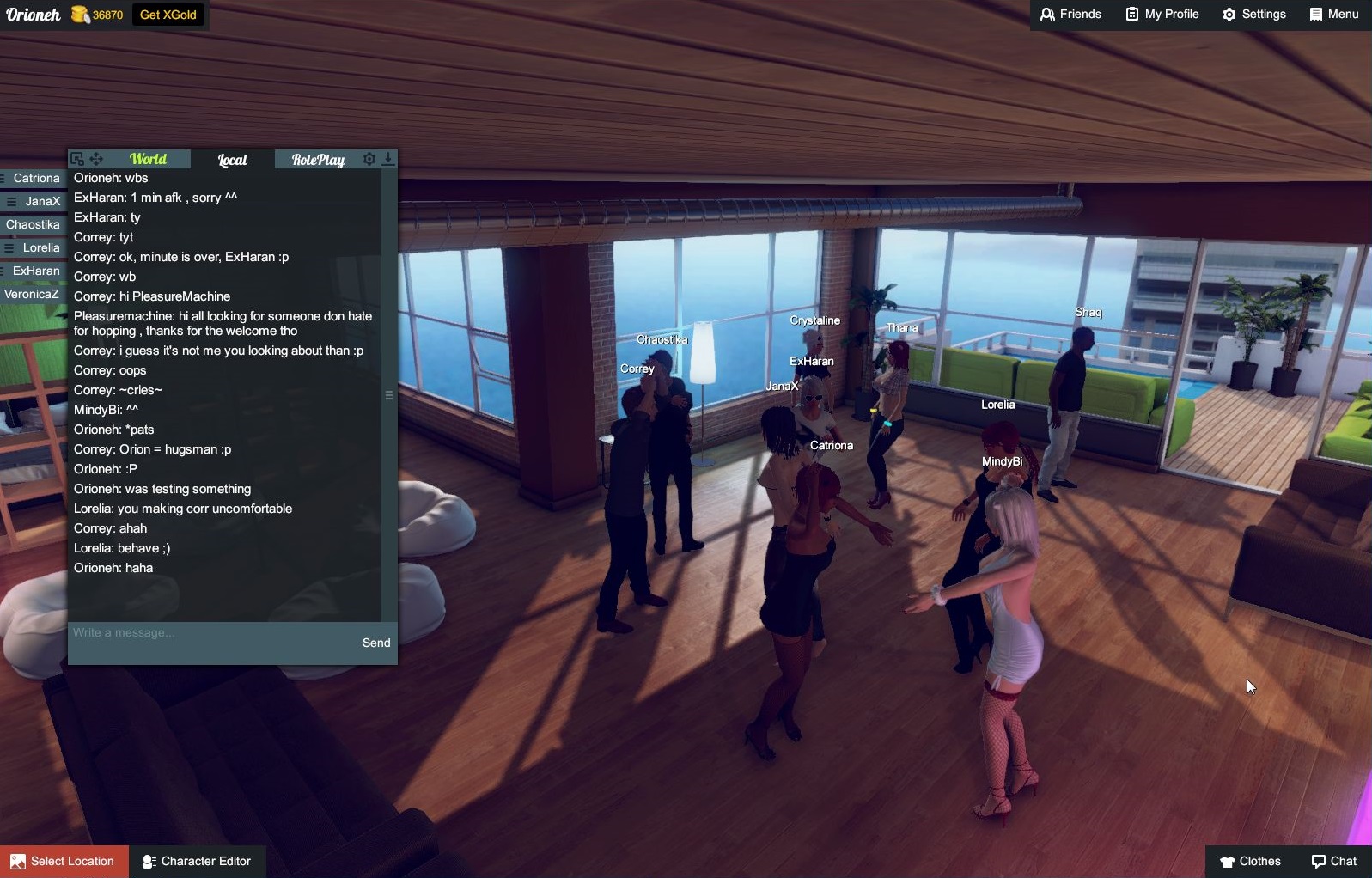Viewport: 1372px width, 878px height.
Task: Toggle the Chat window button
Action: (x=1334, y=862)
